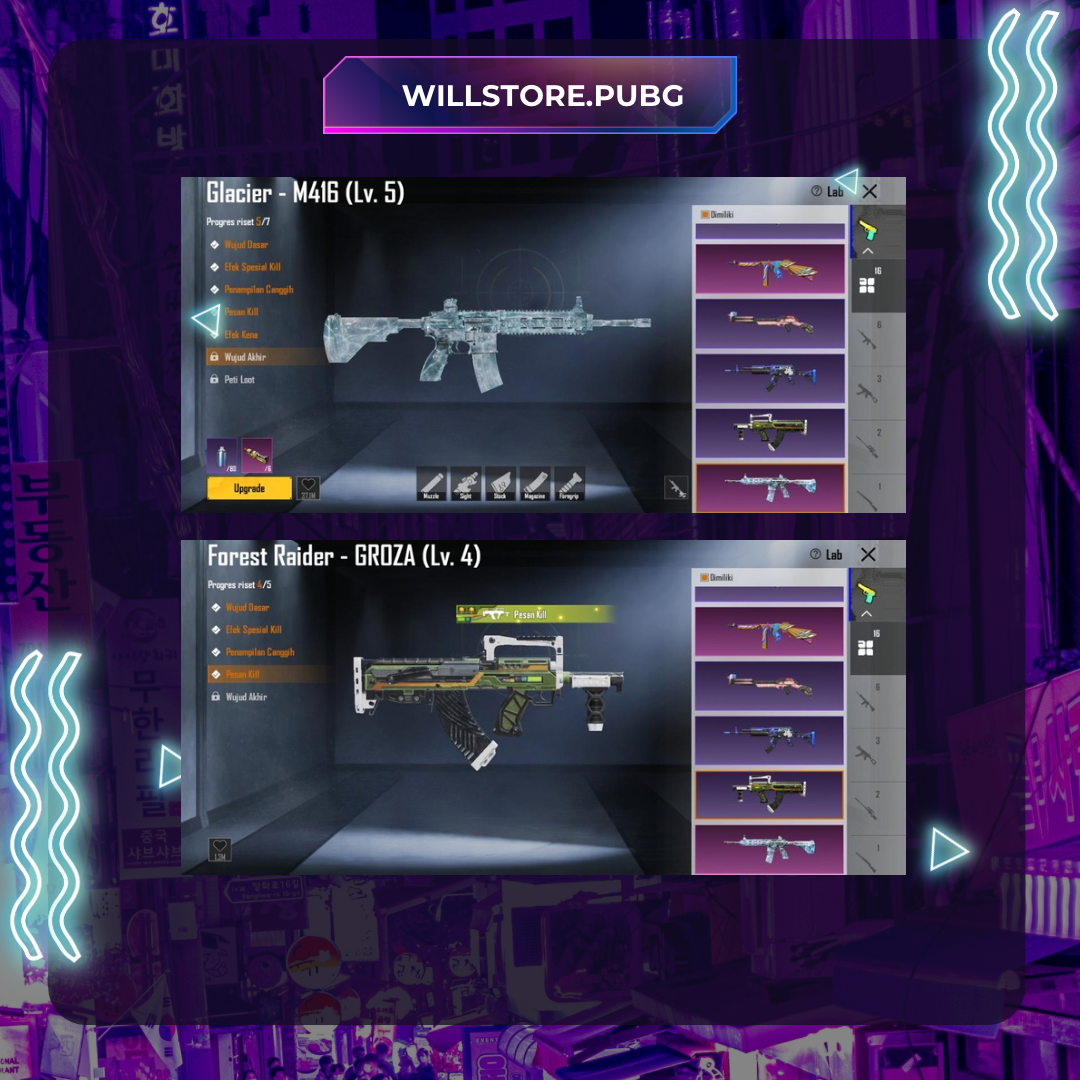
Task: Select the spray can material beside the Upgrade button
Action: point(222,455)
